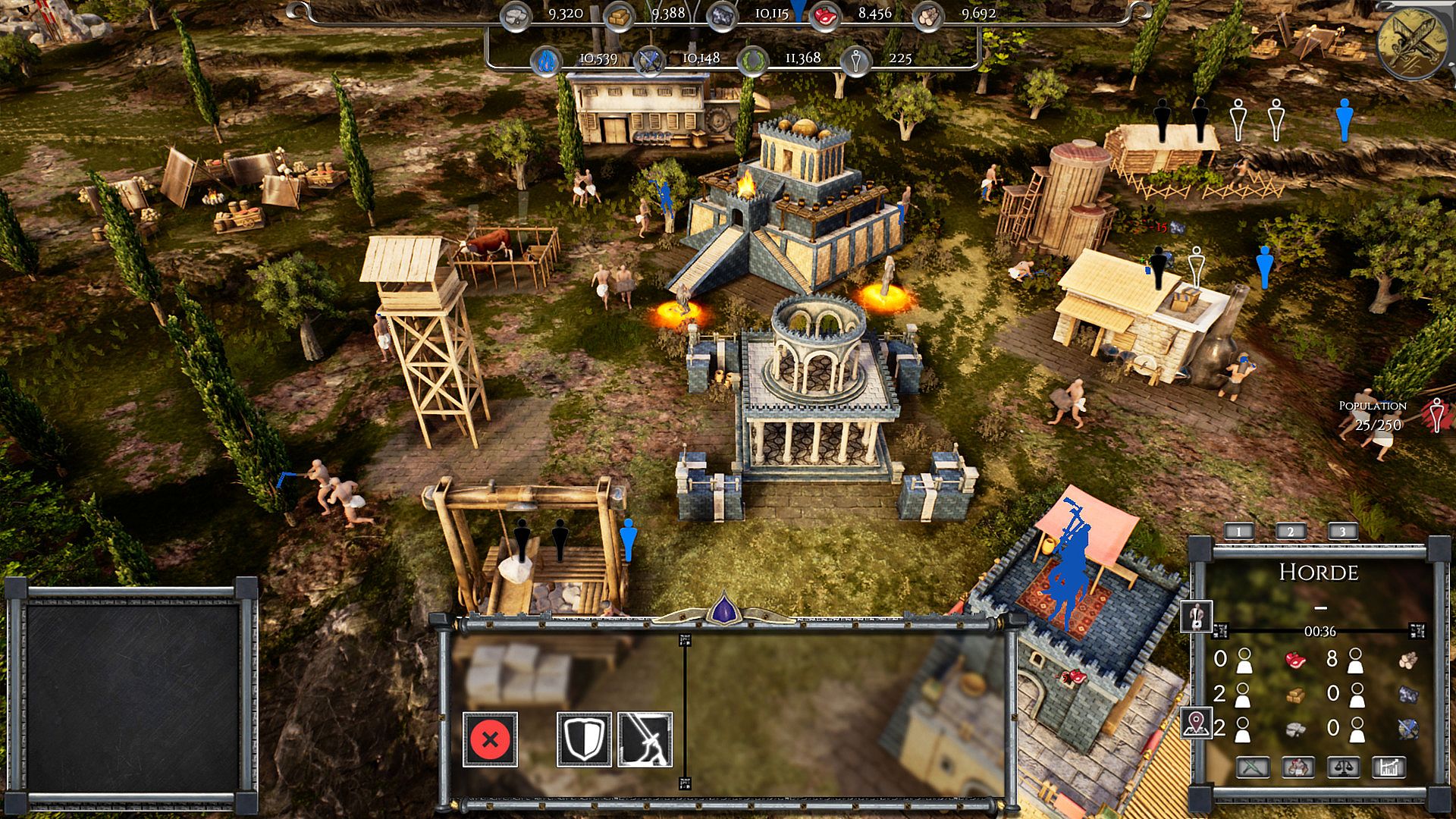The height and width of the screenshot is (819, 1456).
Task: Open the crossed weapons military panel
Action: click(1253, 768)
